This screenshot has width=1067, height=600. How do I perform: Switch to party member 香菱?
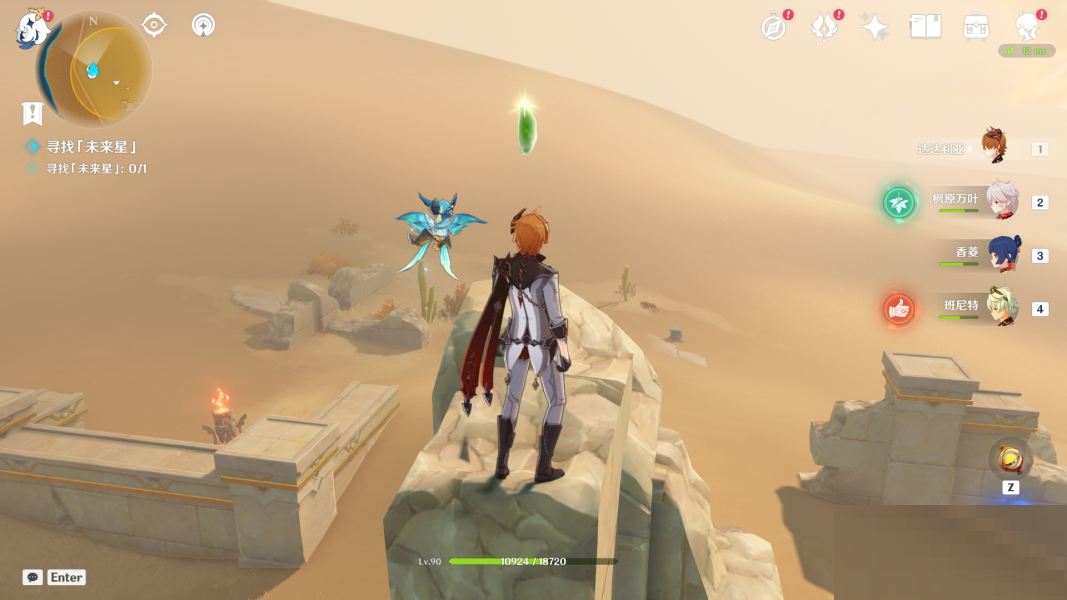(1003, 254)
